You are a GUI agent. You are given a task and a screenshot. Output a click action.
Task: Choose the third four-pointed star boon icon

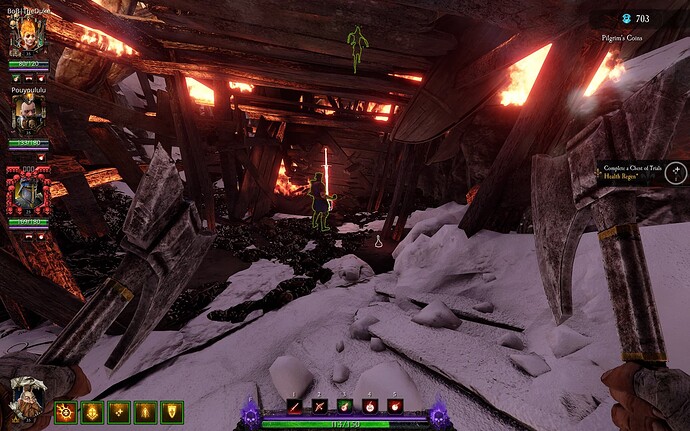pyautogui.click(x=119, y=410)
